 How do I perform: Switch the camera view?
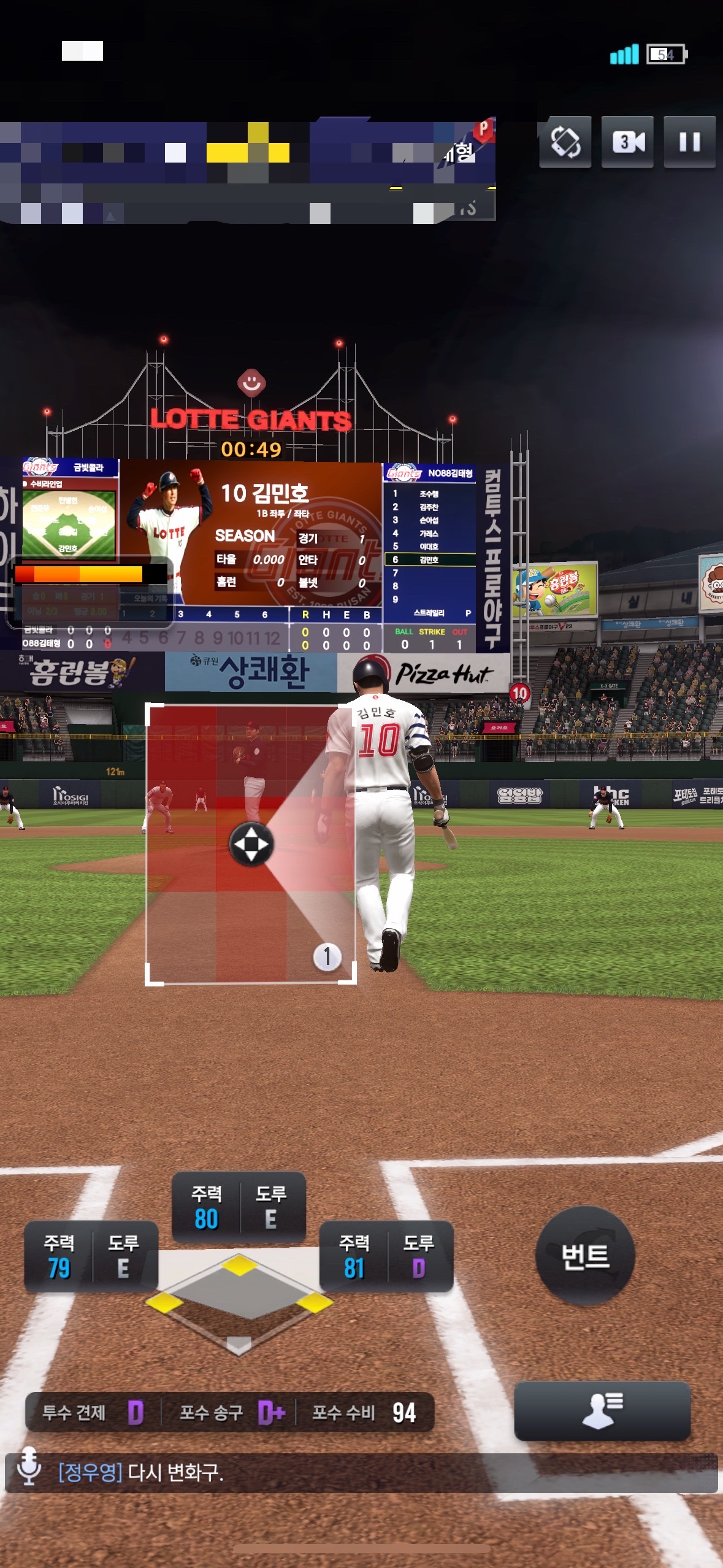tap(627, 142)
